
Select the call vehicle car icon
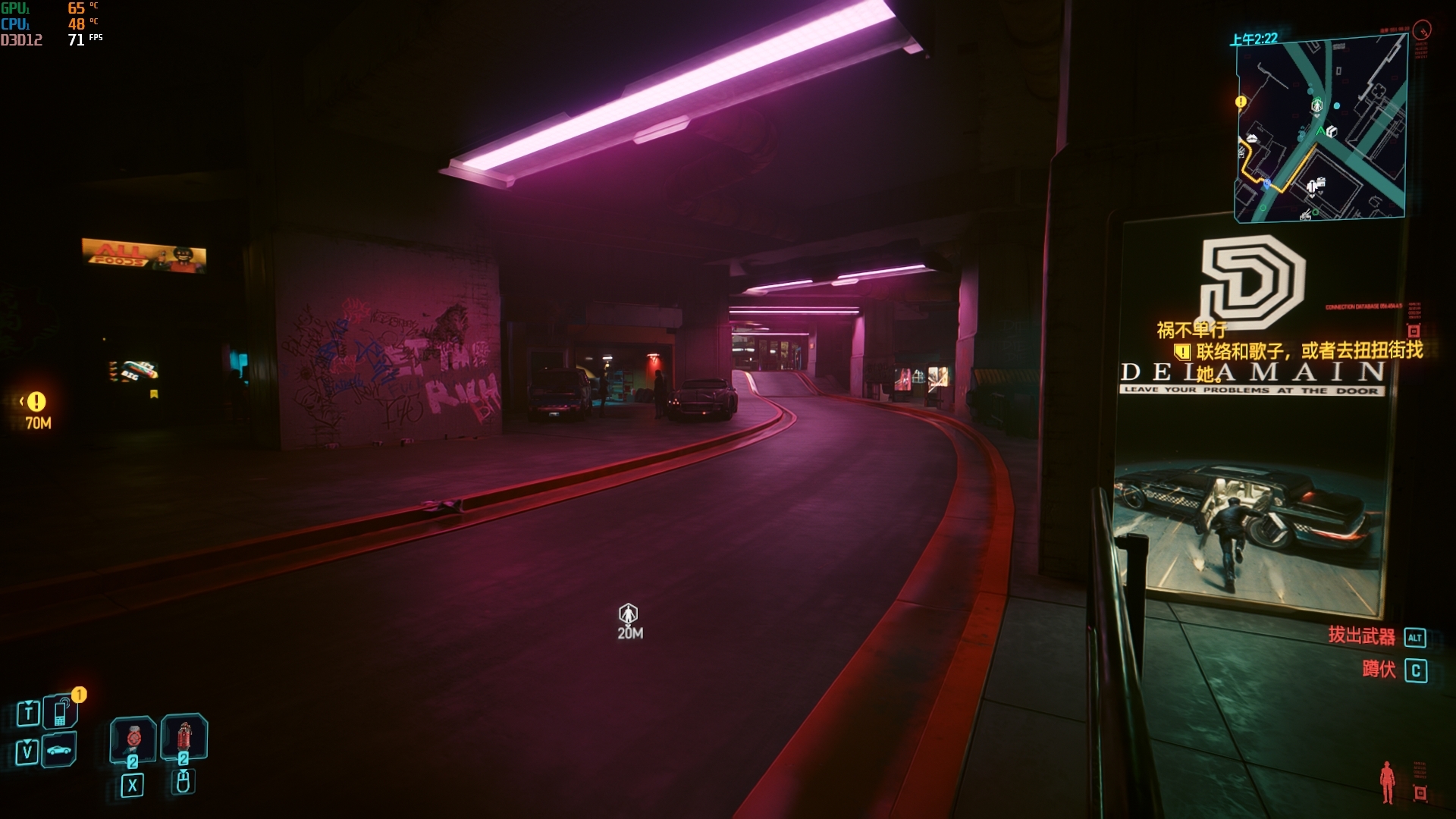click(x=59, y=751)
